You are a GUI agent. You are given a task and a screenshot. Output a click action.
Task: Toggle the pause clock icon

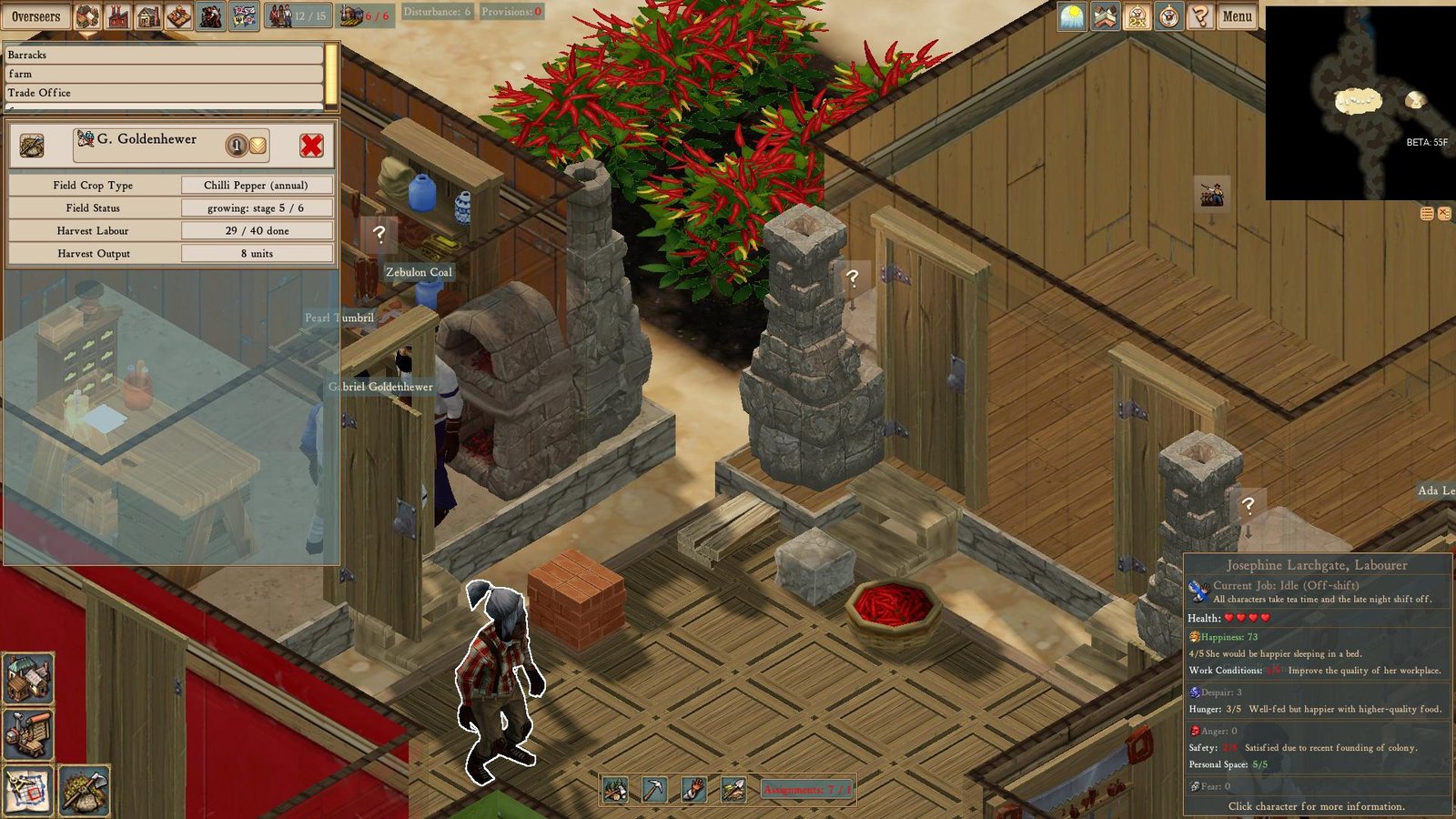(x=1168, y=16)
